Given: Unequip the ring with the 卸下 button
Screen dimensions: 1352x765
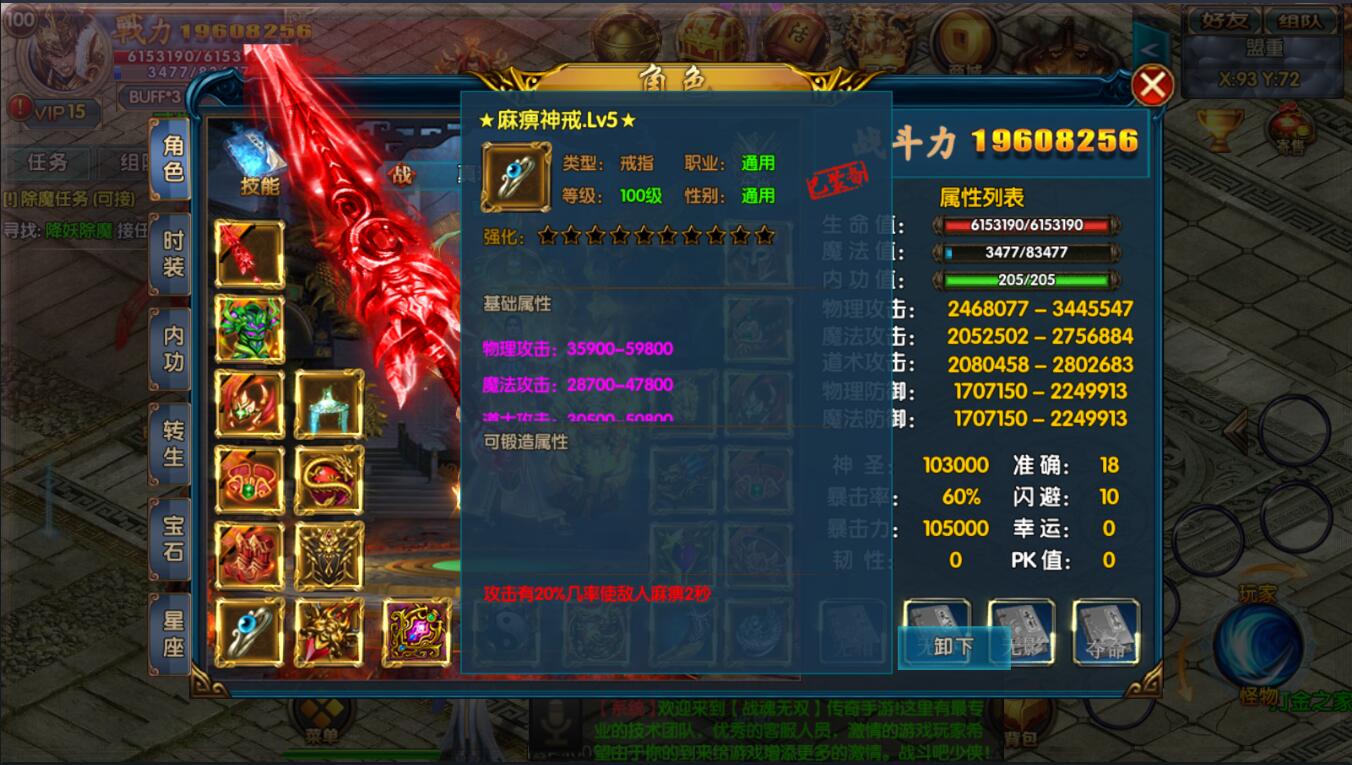Looking at the screenshot, I should [952, 646].
